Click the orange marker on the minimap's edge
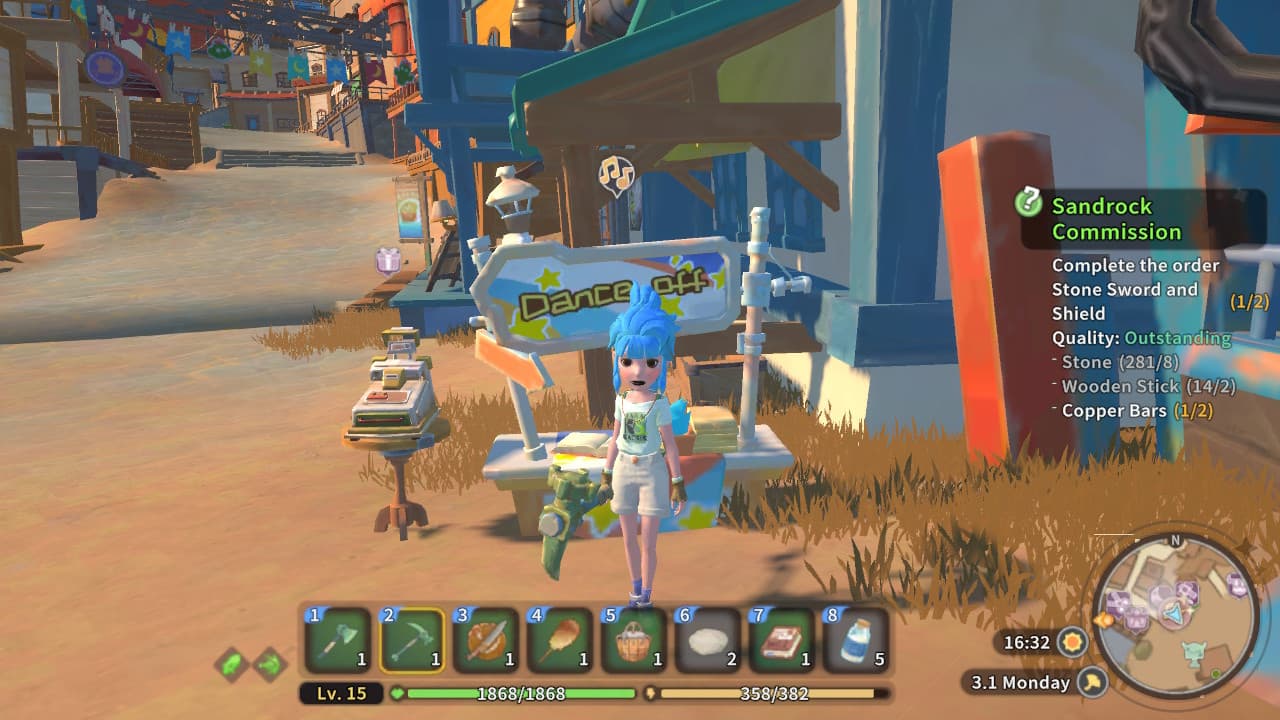This screenshot has width=1280, height=720. [1103, 620]
